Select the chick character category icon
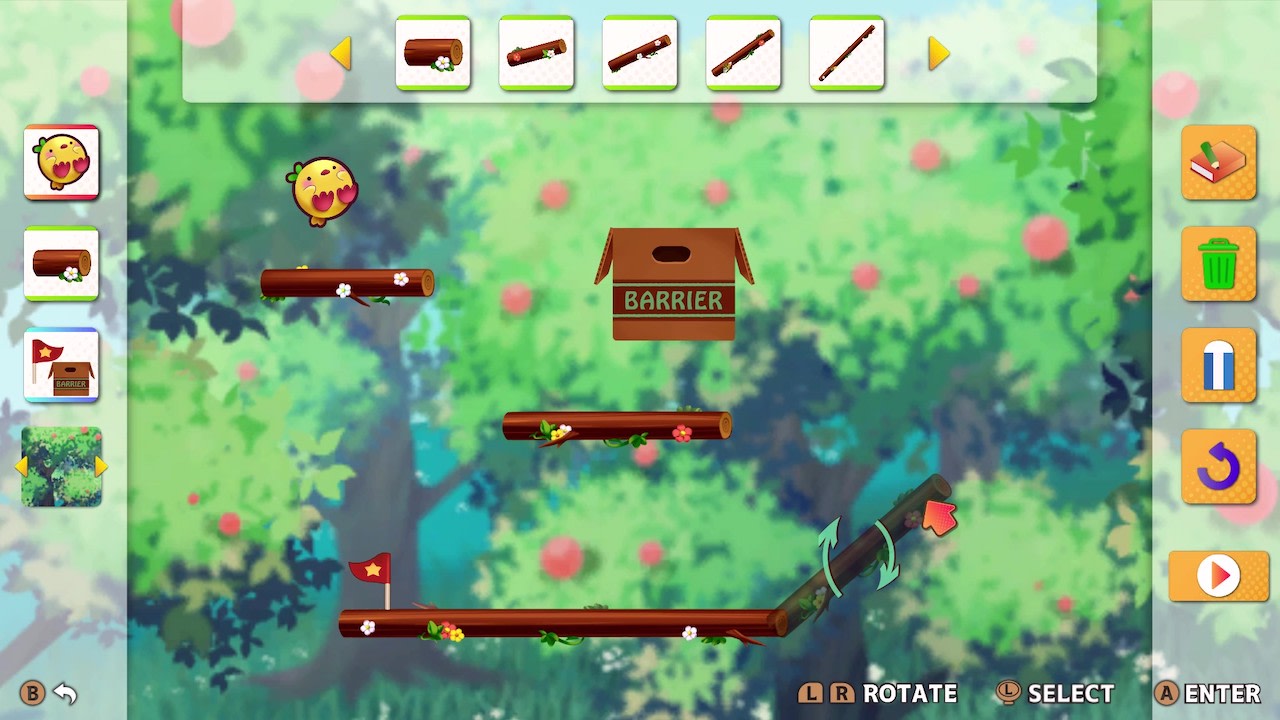The width and height of the screenshot is (1280, 720). [62, 163]
